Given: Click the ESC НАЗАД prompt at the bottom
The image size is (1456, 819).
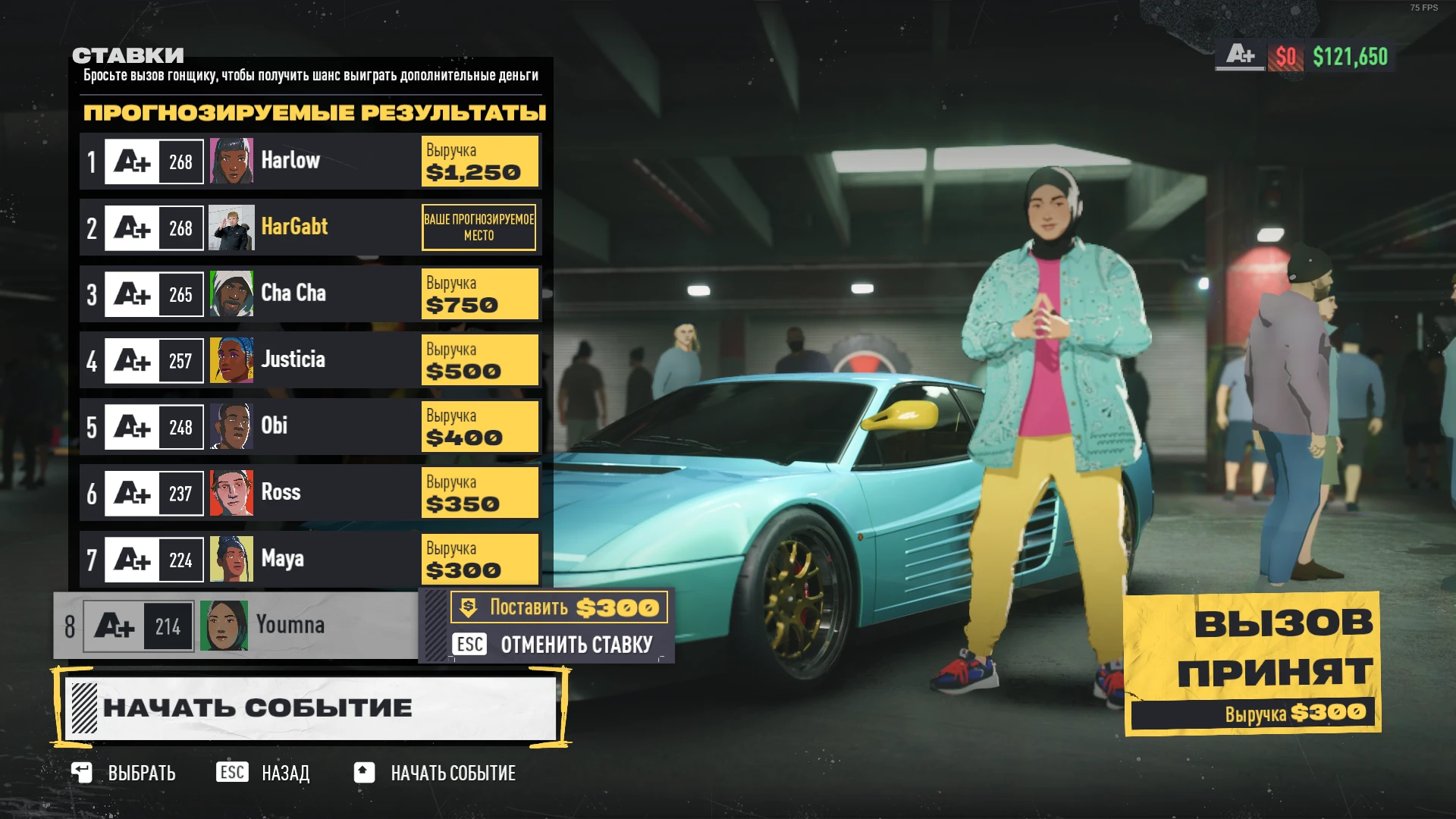Looking at the screenshot, I should pyautogui.click(x=265, y=773).
